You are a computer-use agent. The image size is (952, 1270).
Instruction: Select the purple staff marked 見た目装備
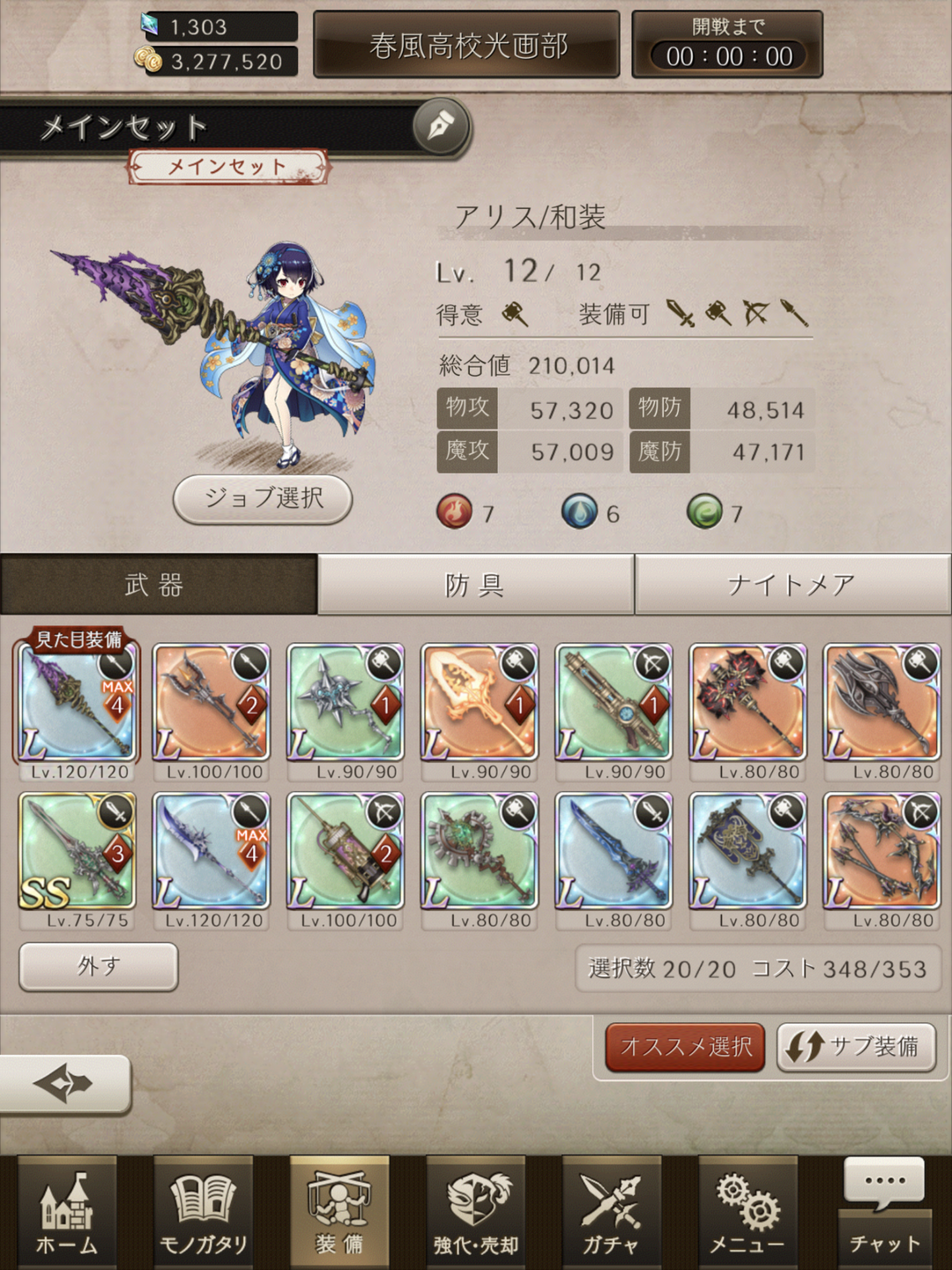click(78, 703)
